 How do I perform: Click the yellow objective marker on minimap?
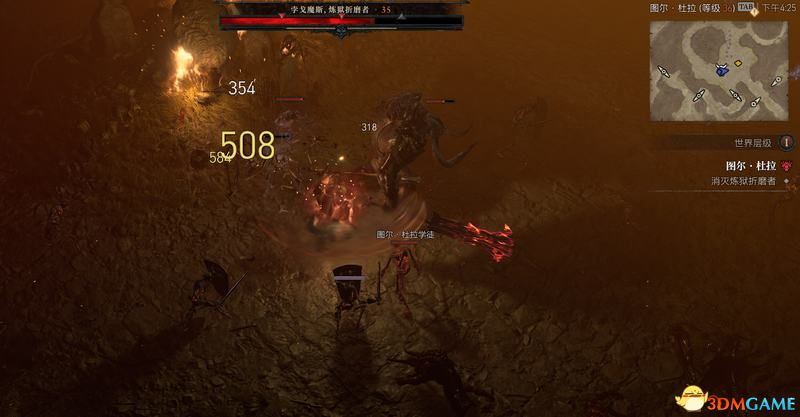coord(738,62)
